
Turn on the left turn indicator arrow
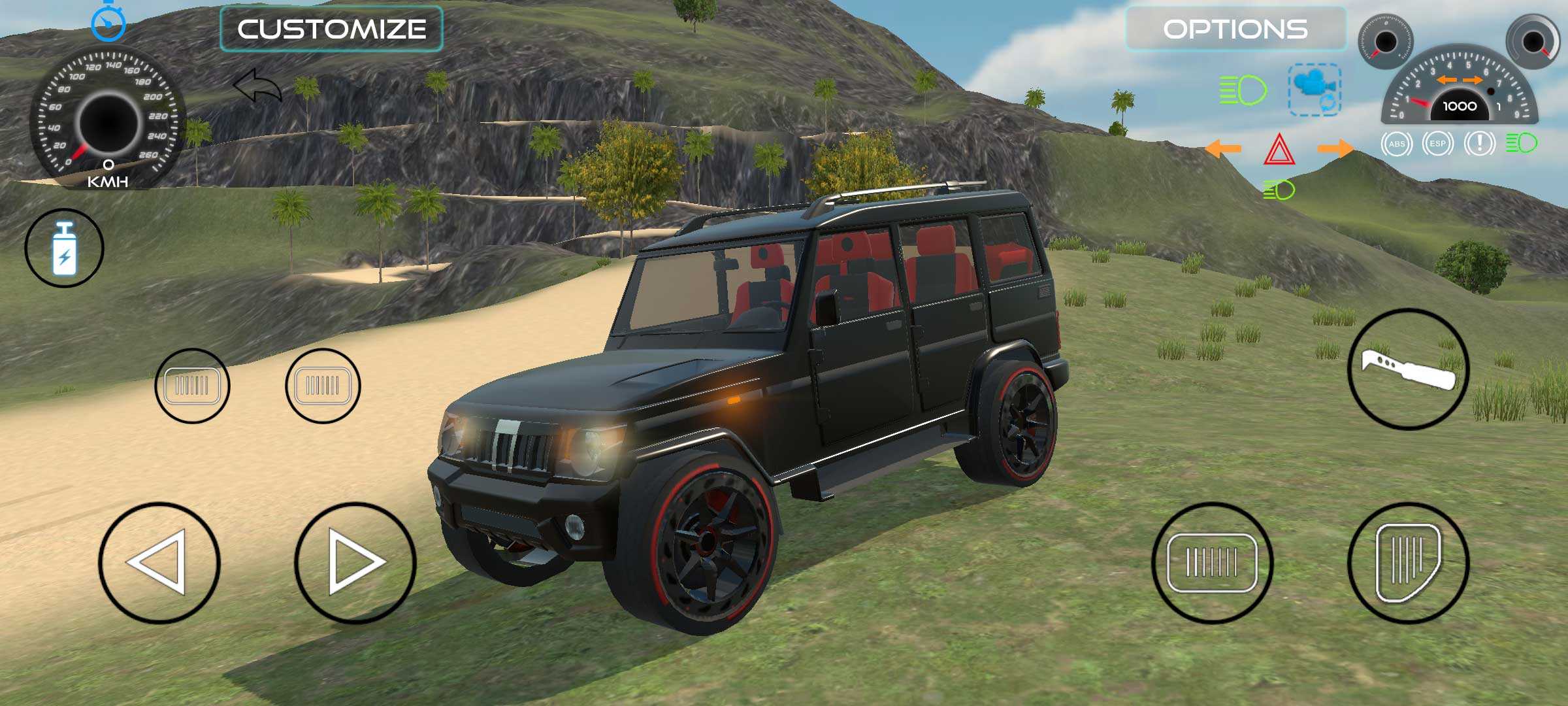click(x=1222, y=148)
